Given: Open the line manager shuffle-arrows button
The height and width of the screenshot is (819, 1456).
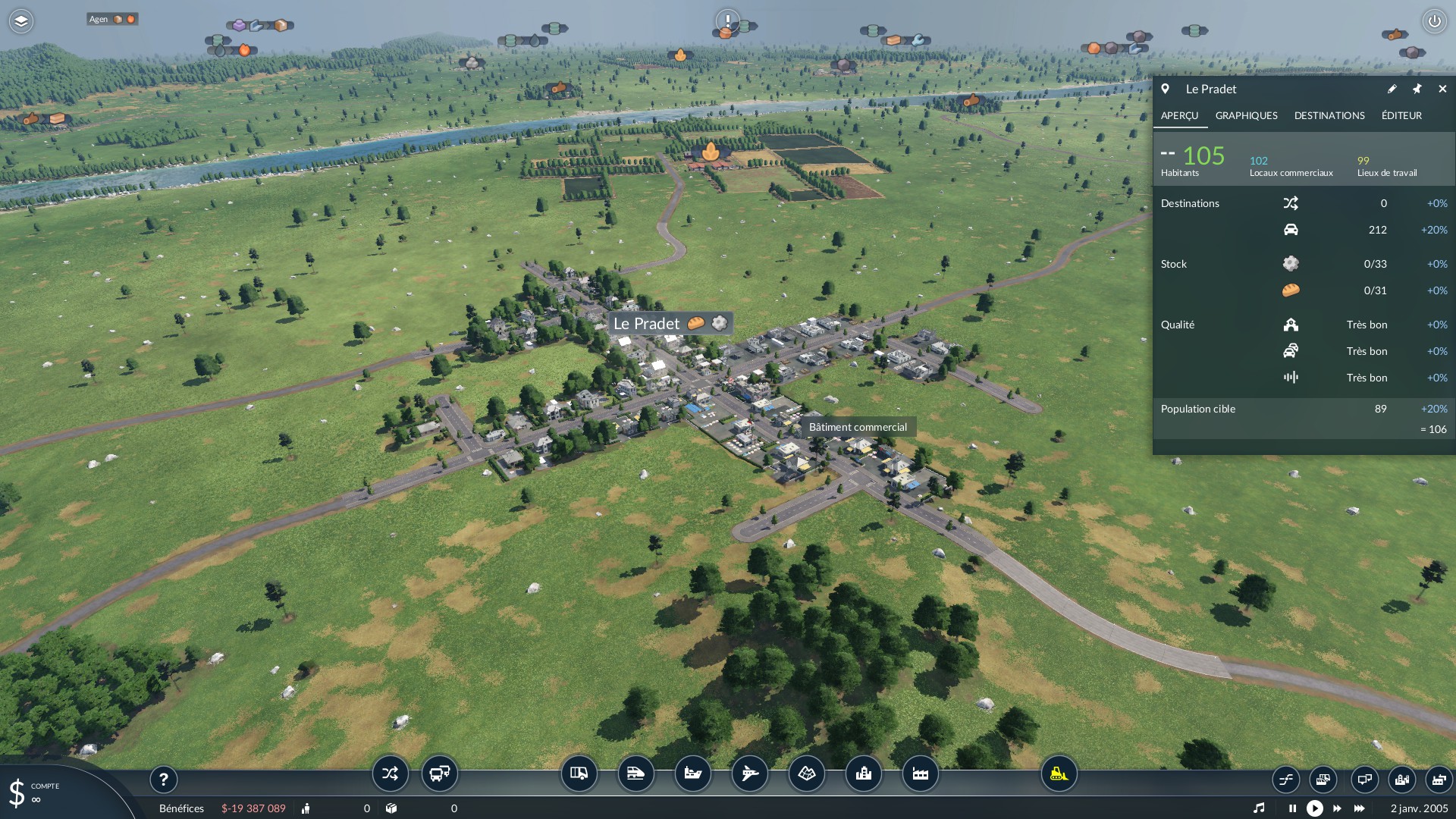Looking at the screenshot, I should (390, 773).
